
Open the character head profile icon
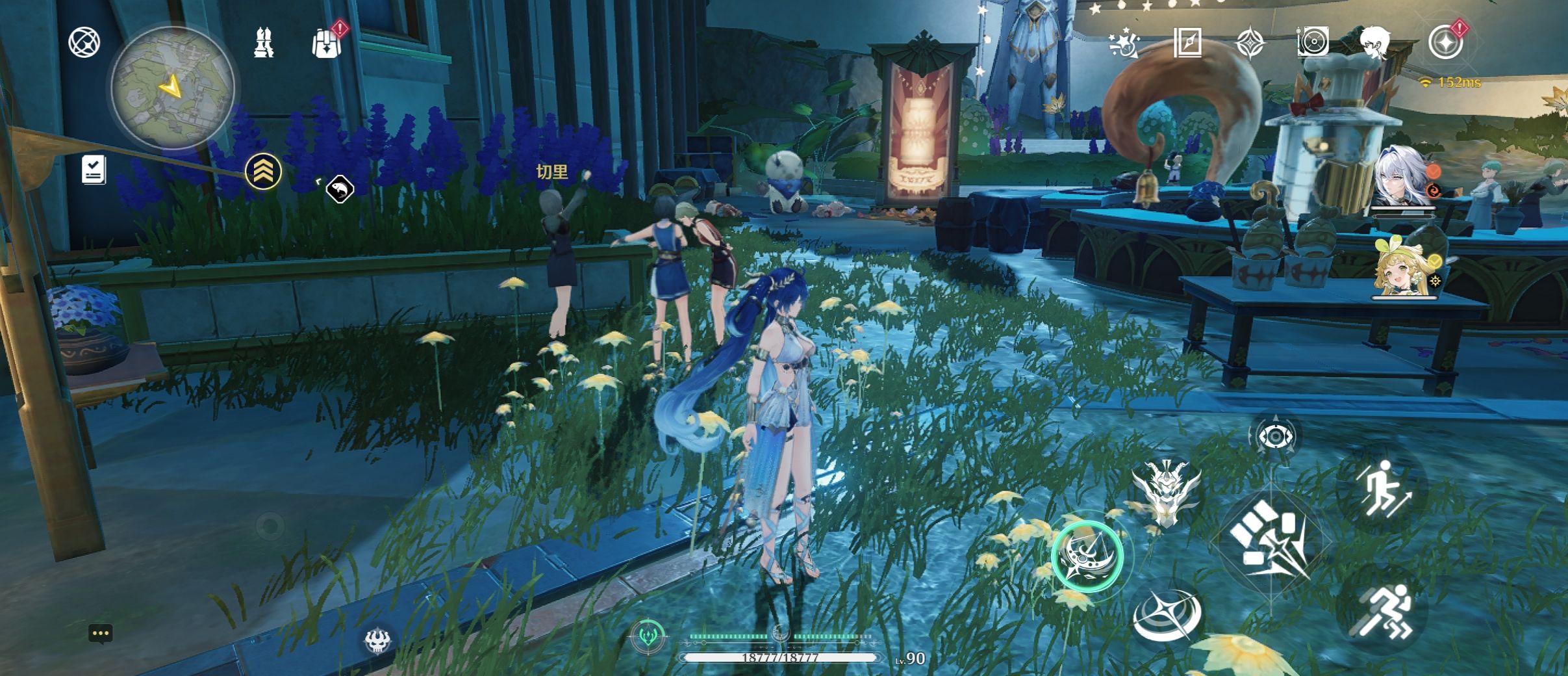coord(1376,43)
